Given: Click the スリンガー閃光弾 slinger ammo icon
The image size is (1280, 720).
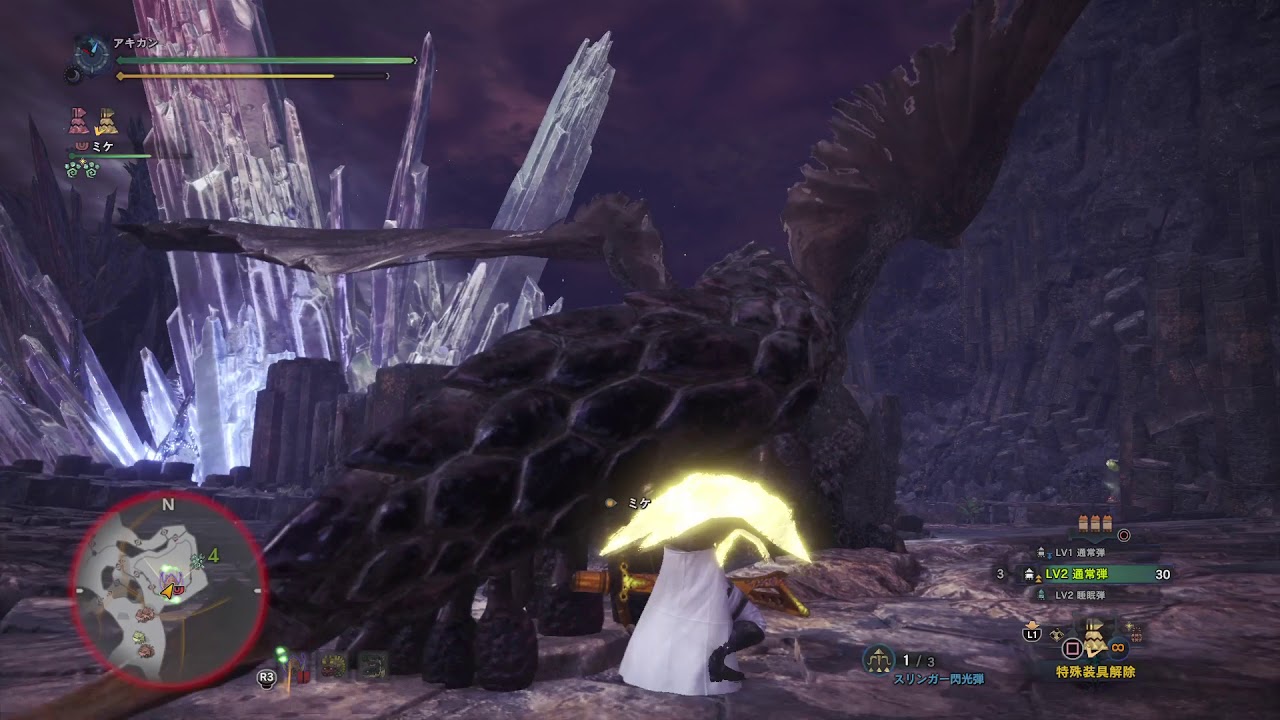Looking at the screenshot, I should pos(879,659).
